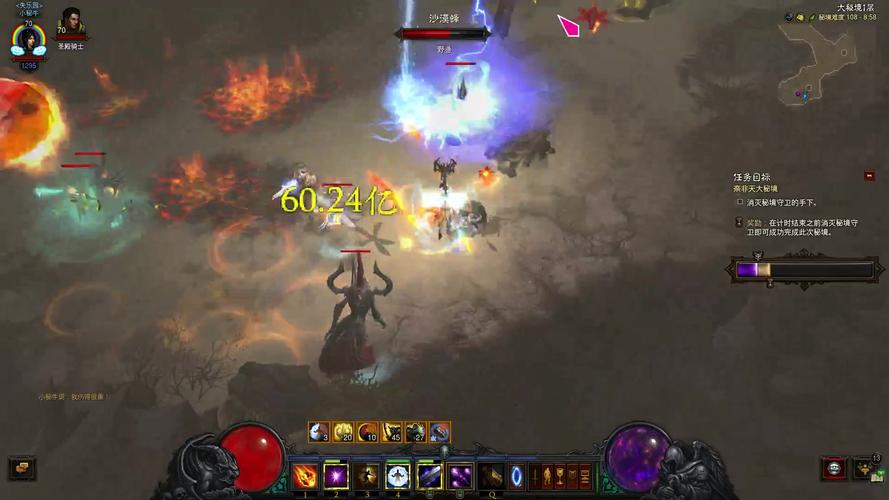Use the purple starburst skill in slot 2
The width and height of the screenshot is (889, 500).
336,476
